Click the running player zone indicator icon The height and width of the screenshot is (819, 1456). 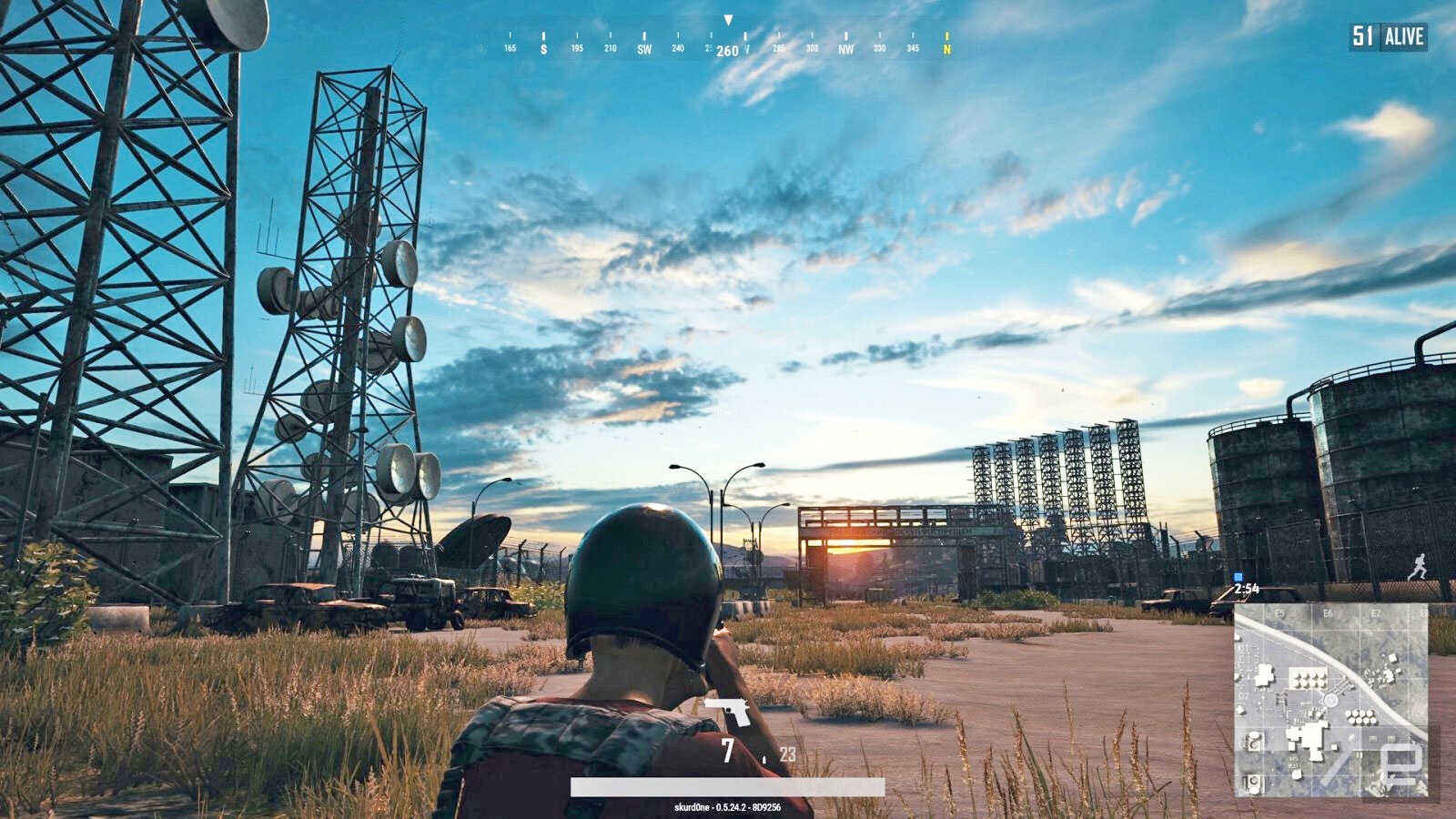(1418, 568)
